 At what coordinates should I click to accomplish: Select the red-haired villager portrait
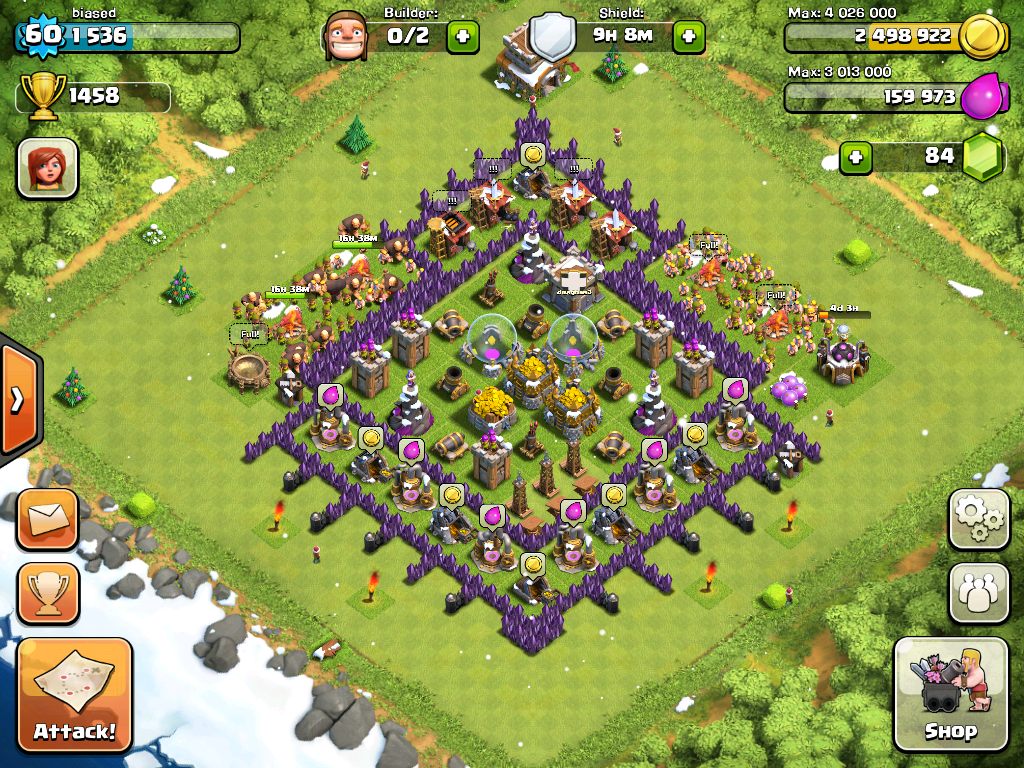point(47,168)
